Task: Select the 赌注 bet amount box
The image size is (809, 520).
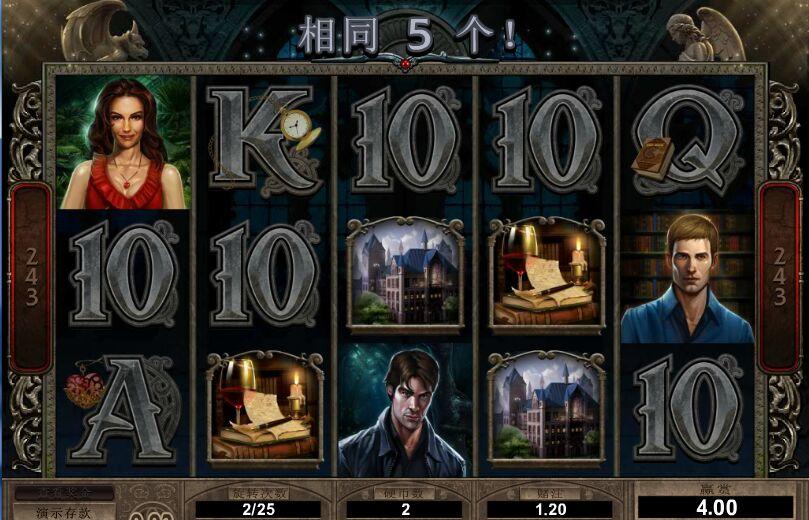Action: tap(546, 508)
